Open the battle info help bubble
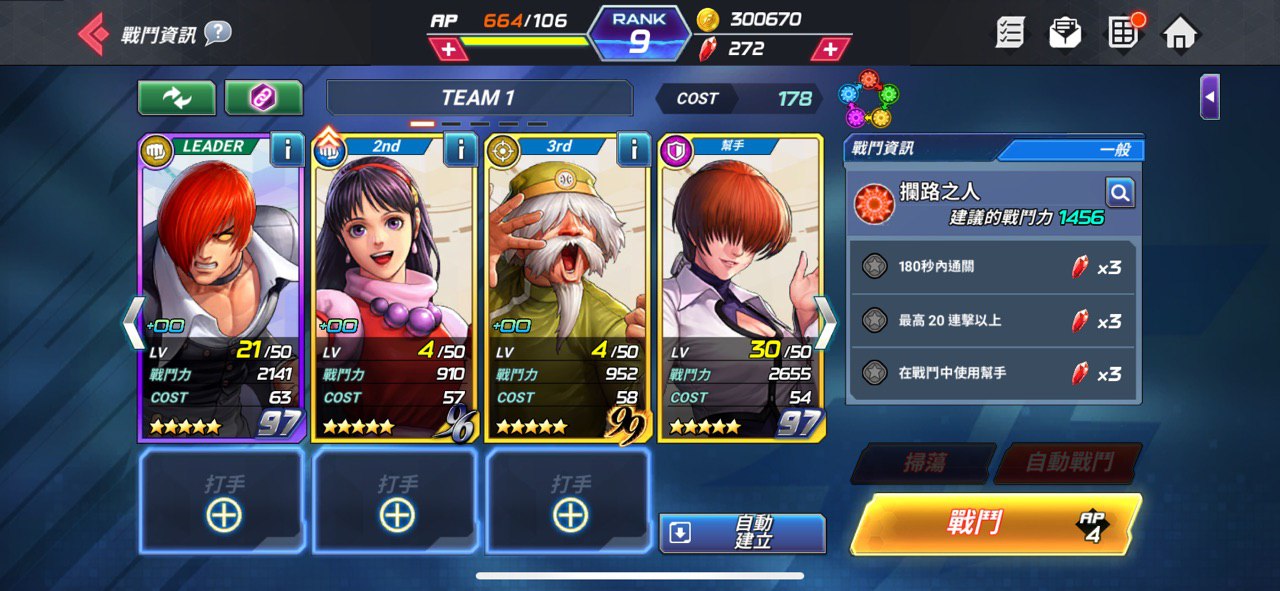Image resolution: width=1280 pixels, height=591 pixels. [x=218, y=33]
